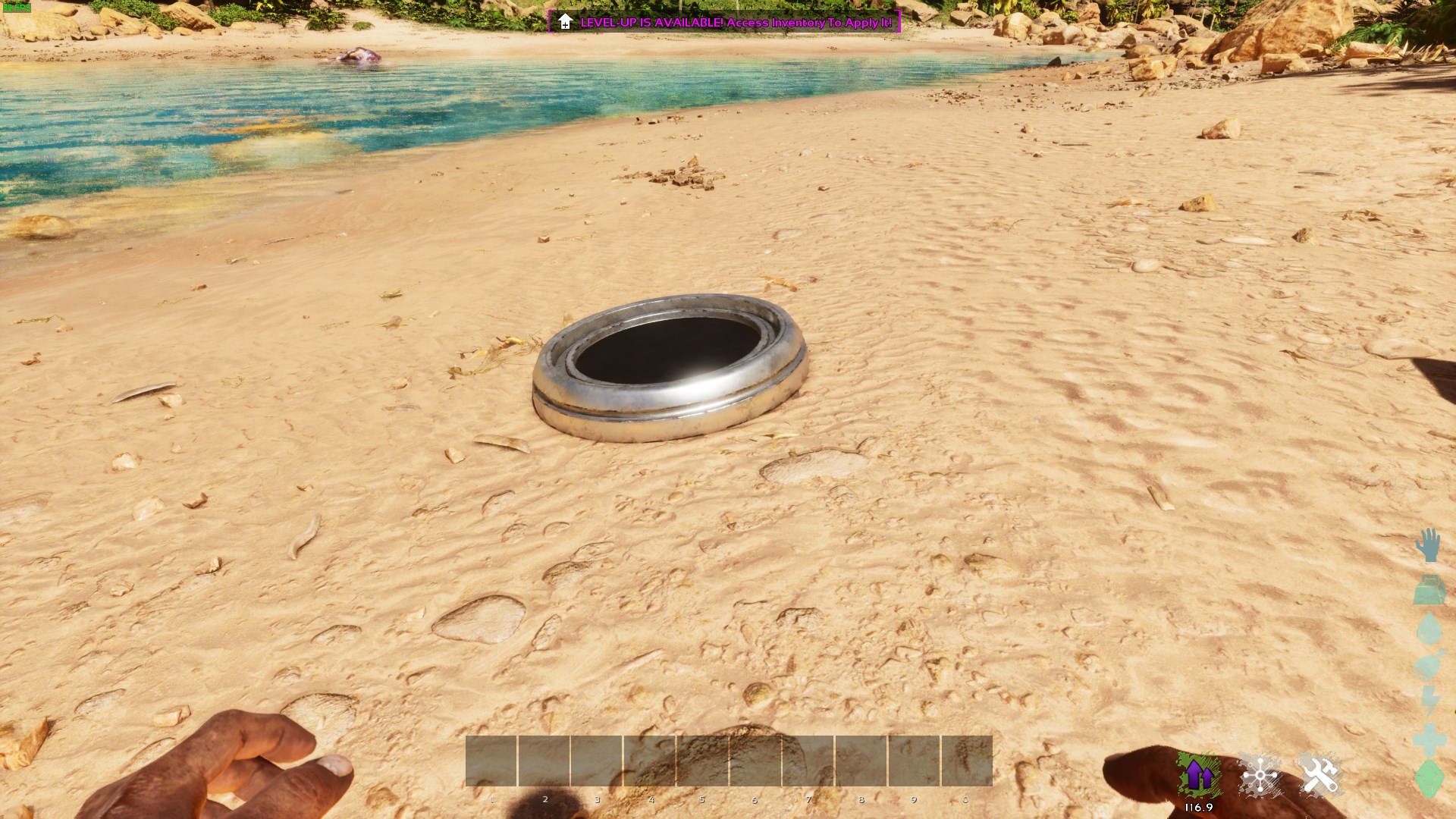The height and width of the screenshot is (819, 1456).
Task: Select hotbar slot 1
Action: click(492, 762)
